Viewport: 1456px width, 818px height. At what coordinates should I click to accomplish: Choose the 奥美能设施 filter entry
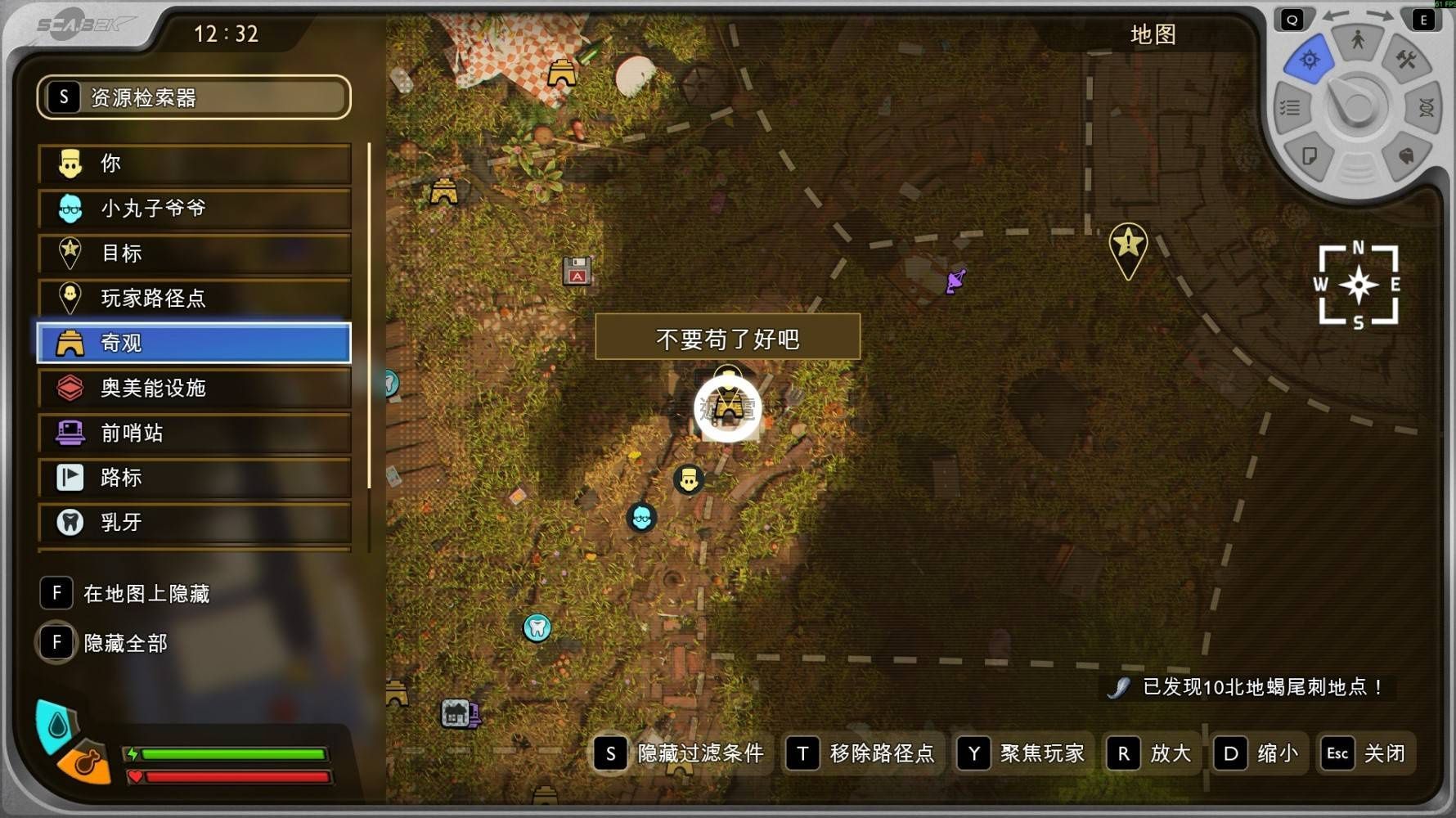[194, 388]
